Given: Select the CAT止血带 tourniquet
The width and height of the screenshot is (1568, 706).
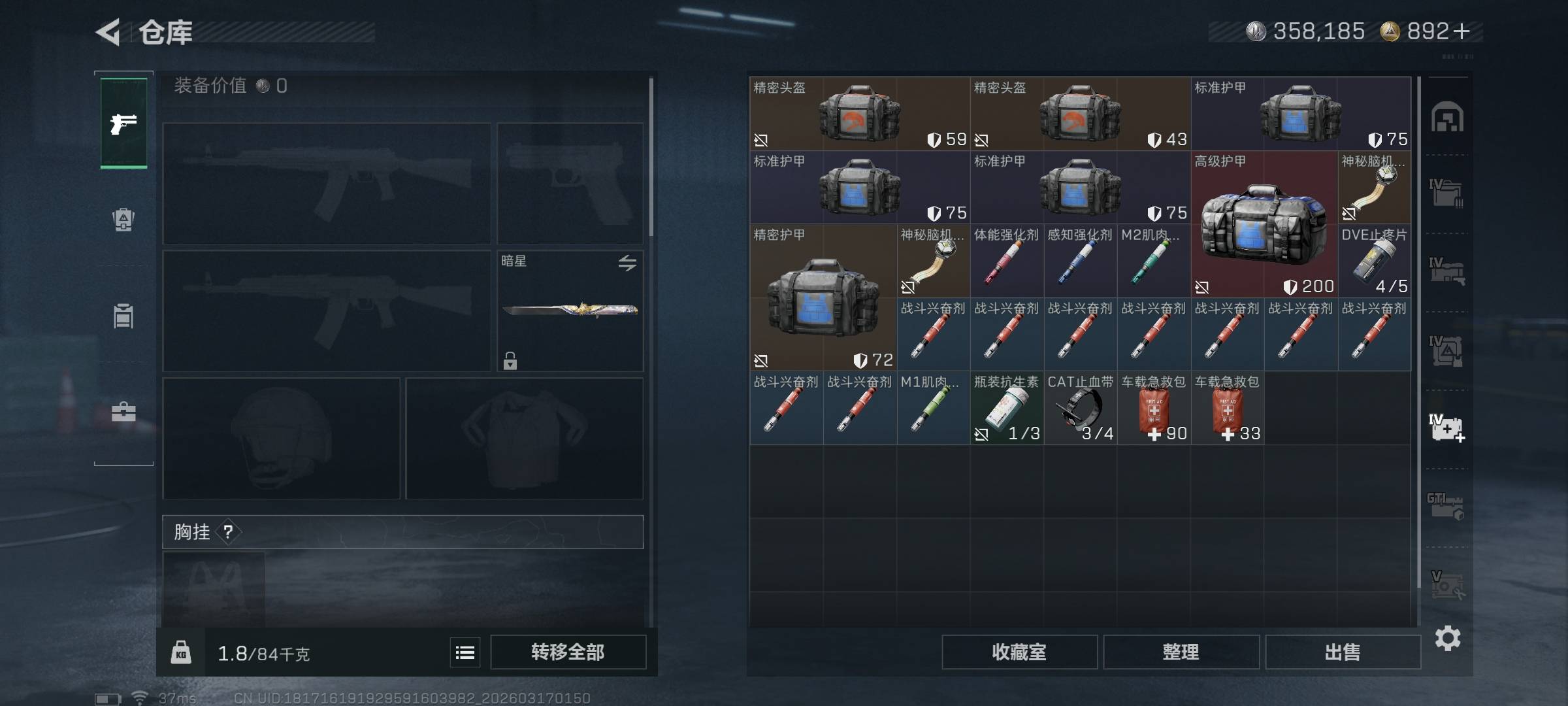Looking at the screenshot, I should 1081,409.
